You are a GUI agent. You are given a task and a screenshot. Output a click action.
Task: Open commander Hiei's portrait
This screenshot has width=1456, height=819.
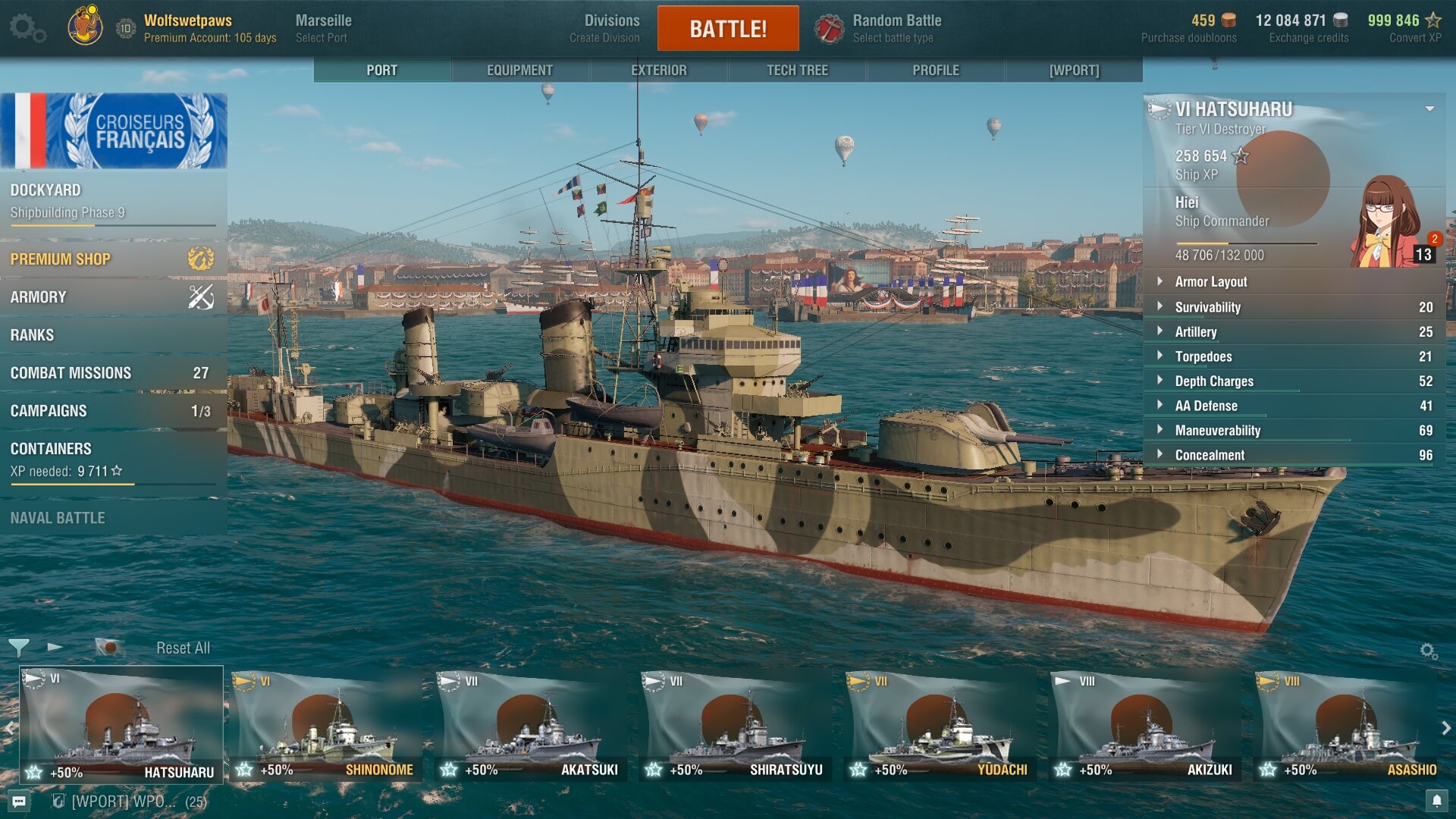point(1386,221)
